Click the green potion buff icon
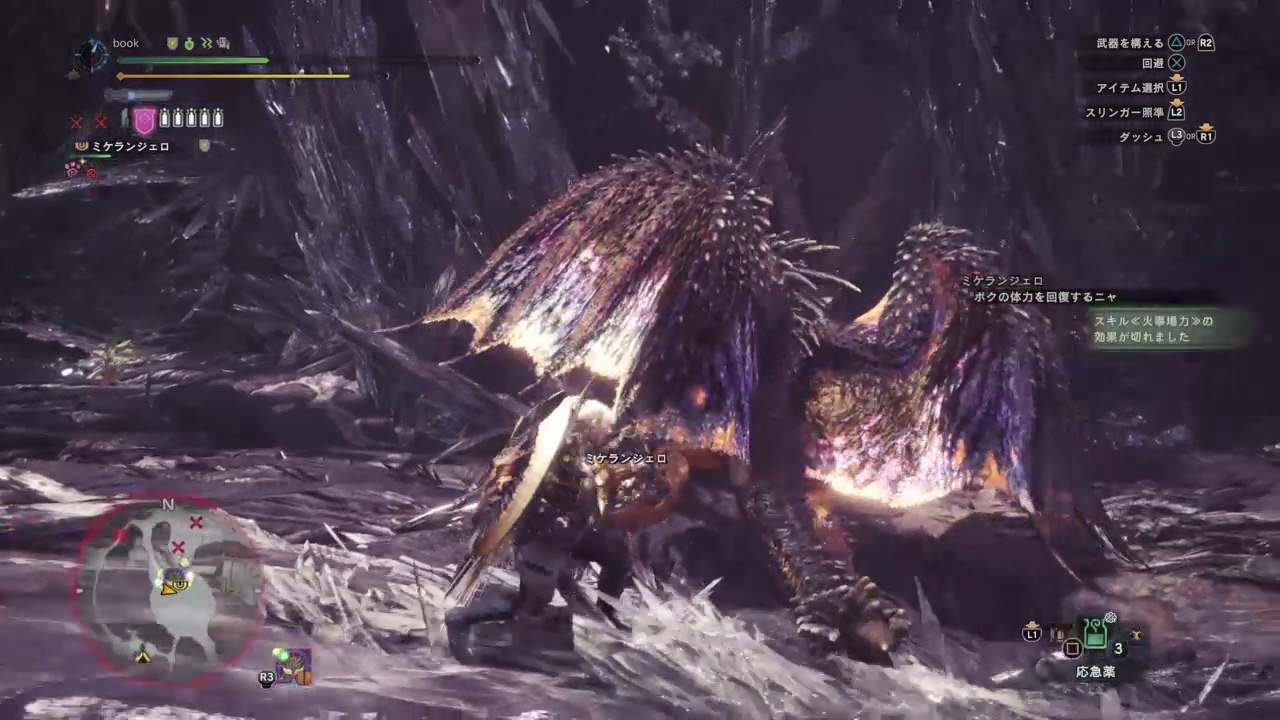The width and height of the screenshot is (1280, 720). click(x=188, y=43)
